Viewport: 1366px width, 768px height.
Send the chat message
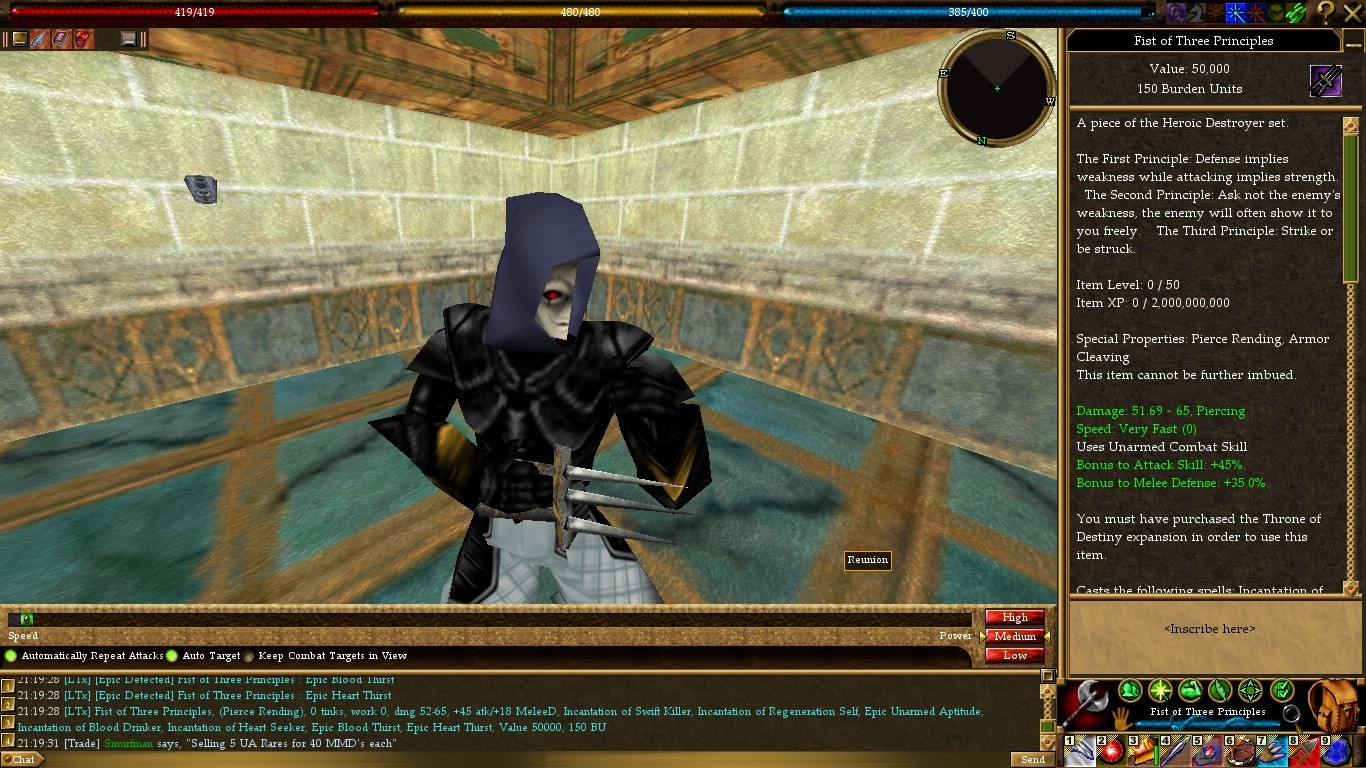pos(1033,759)
